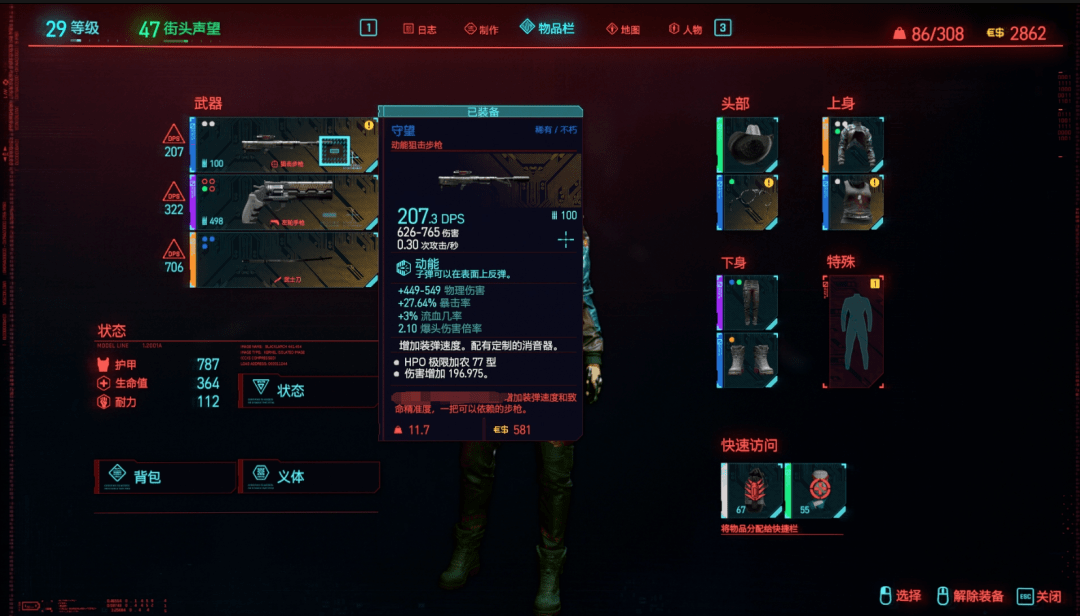Switch to the 制作 crafting tab

pyautogui.click(x=481, y=29)
